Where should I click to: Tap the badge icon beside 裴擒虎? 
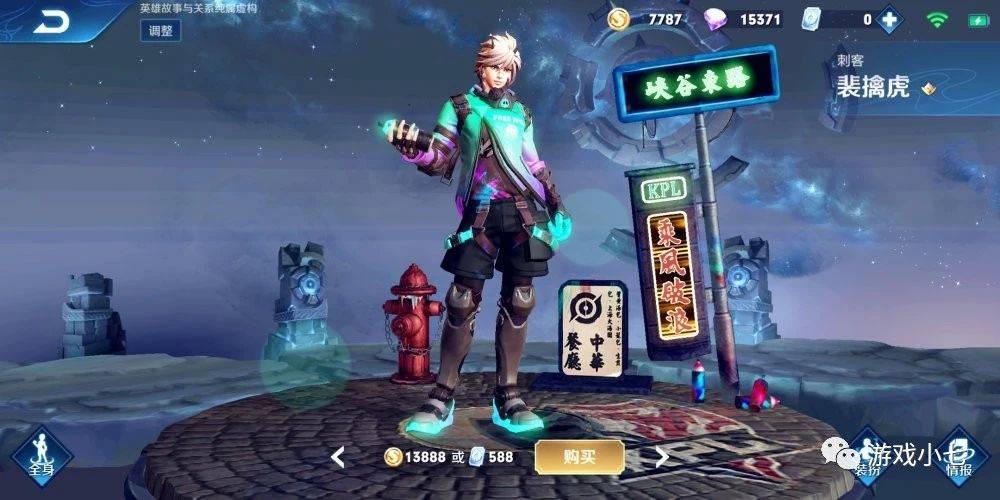pyautogui.click(x=929, y=88)
